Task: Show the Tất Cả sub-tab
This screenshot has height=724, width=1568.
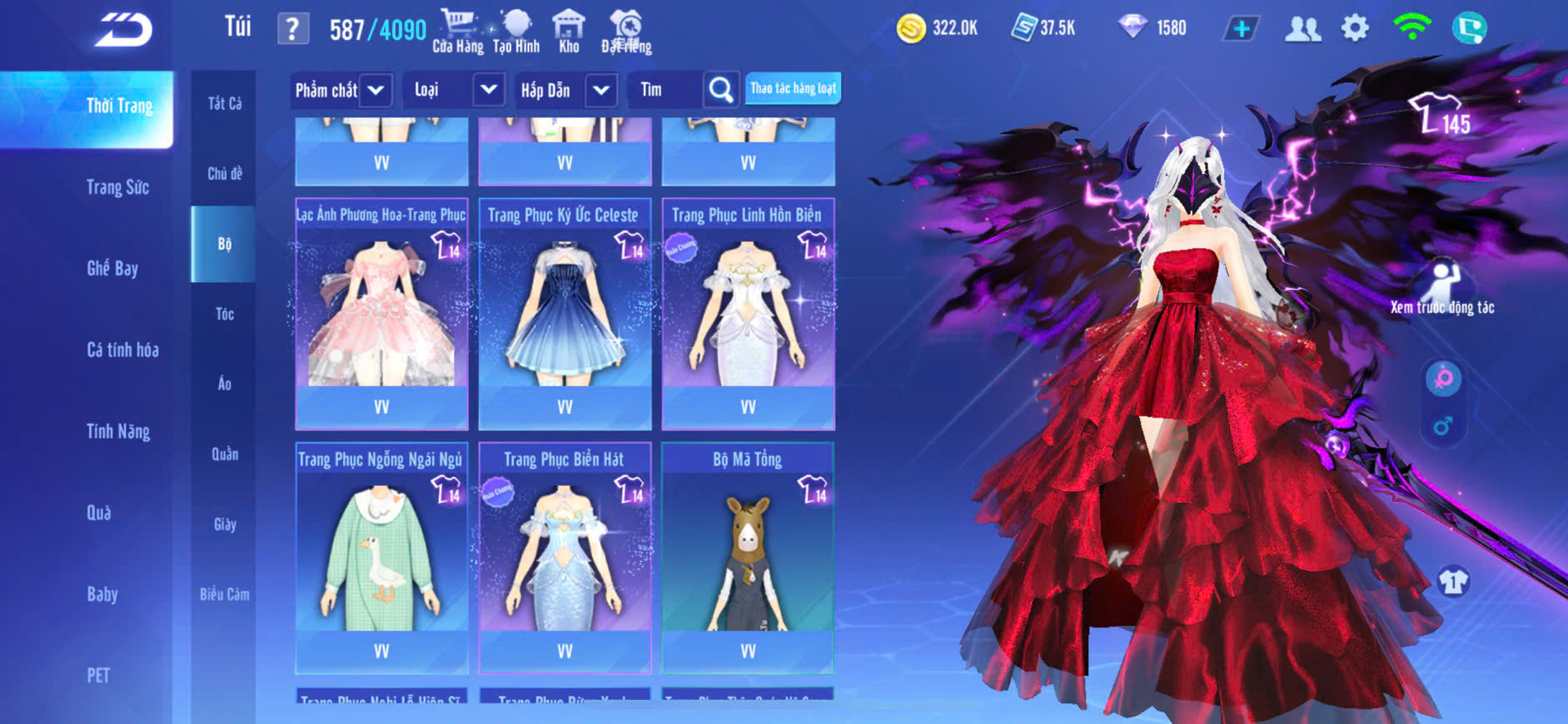Action: point(224,103)
